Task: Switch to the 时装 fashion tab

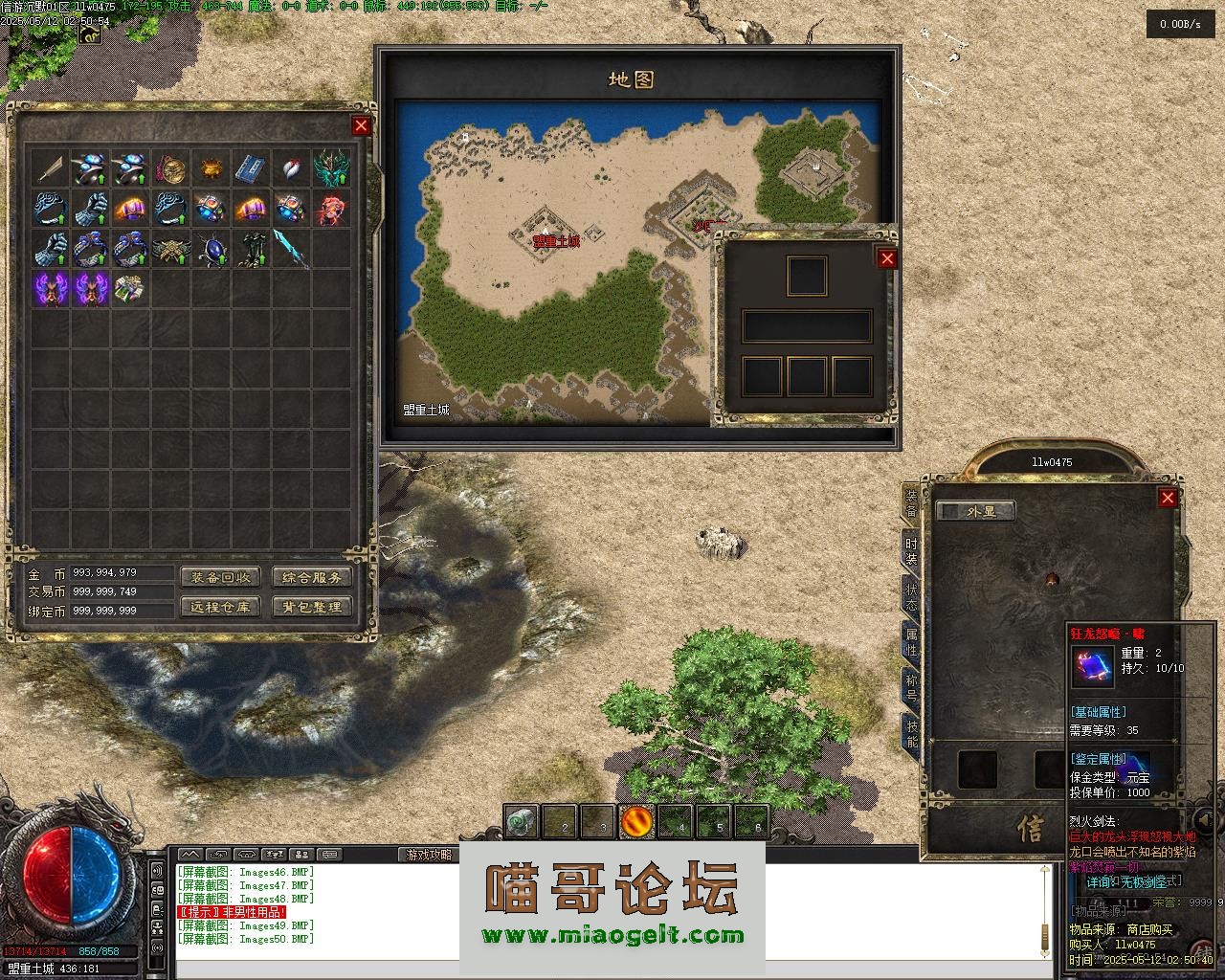Action: point(911,550)
